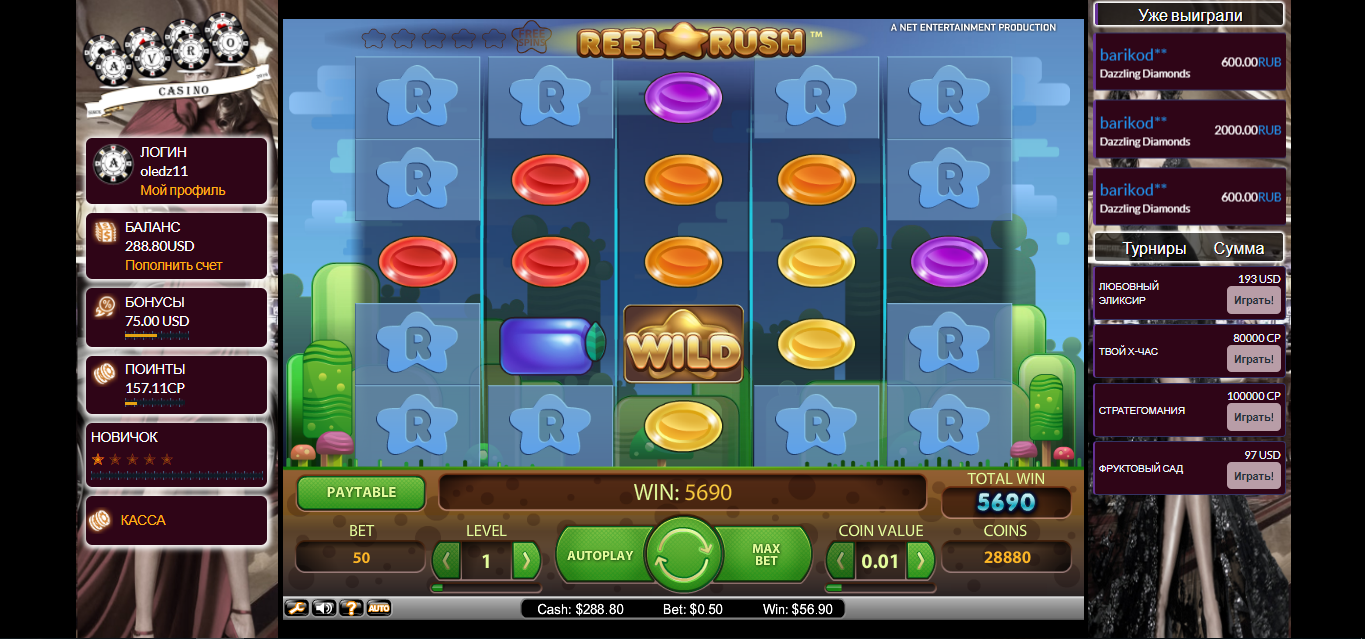Open Мой профиль link
Image resolution: width=1365 pixels, height=639 pixels.
[x=183, y=190]
